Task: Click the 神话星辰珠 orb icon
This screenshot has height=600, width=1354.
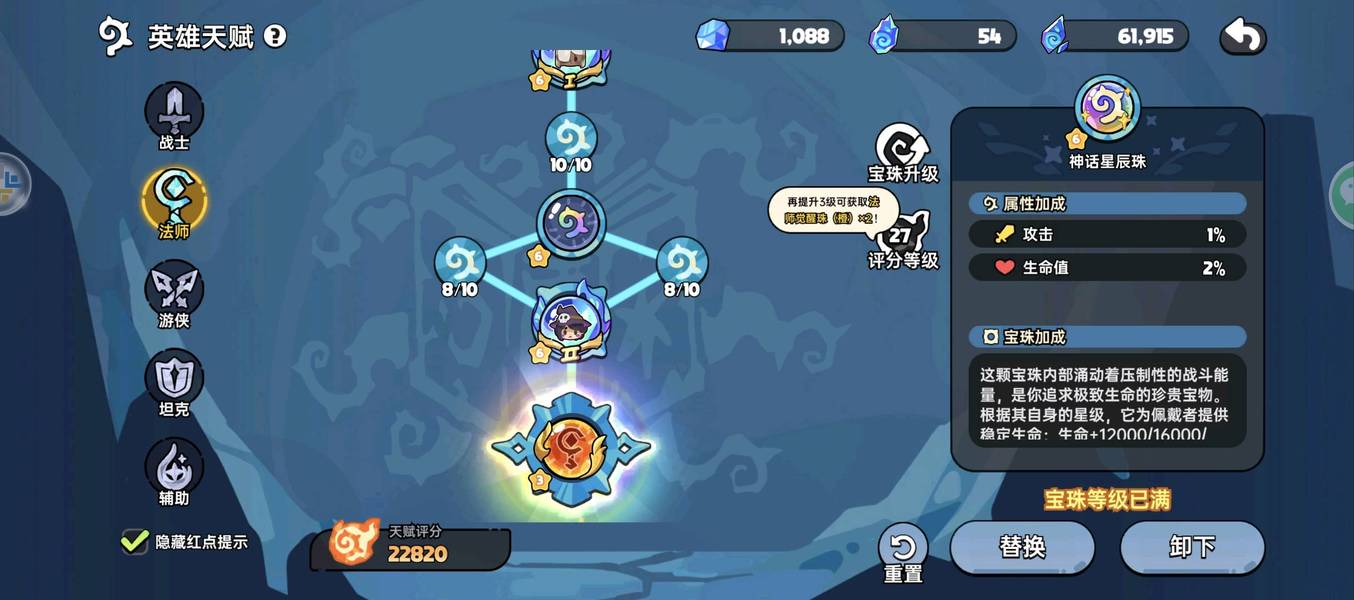Action: point(1107,107)
